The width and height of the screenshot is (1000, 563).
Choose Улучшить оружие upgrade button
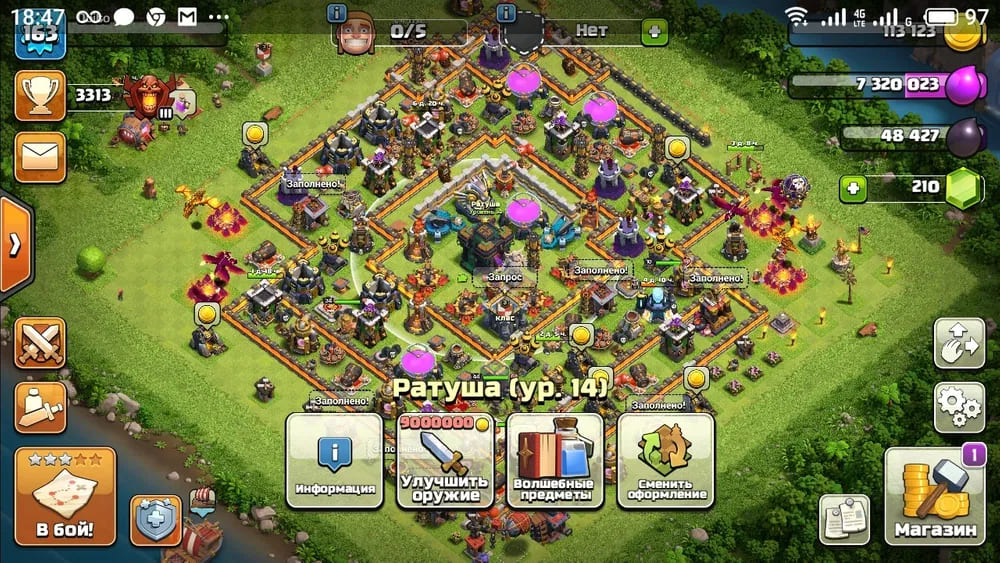point(445,461)
